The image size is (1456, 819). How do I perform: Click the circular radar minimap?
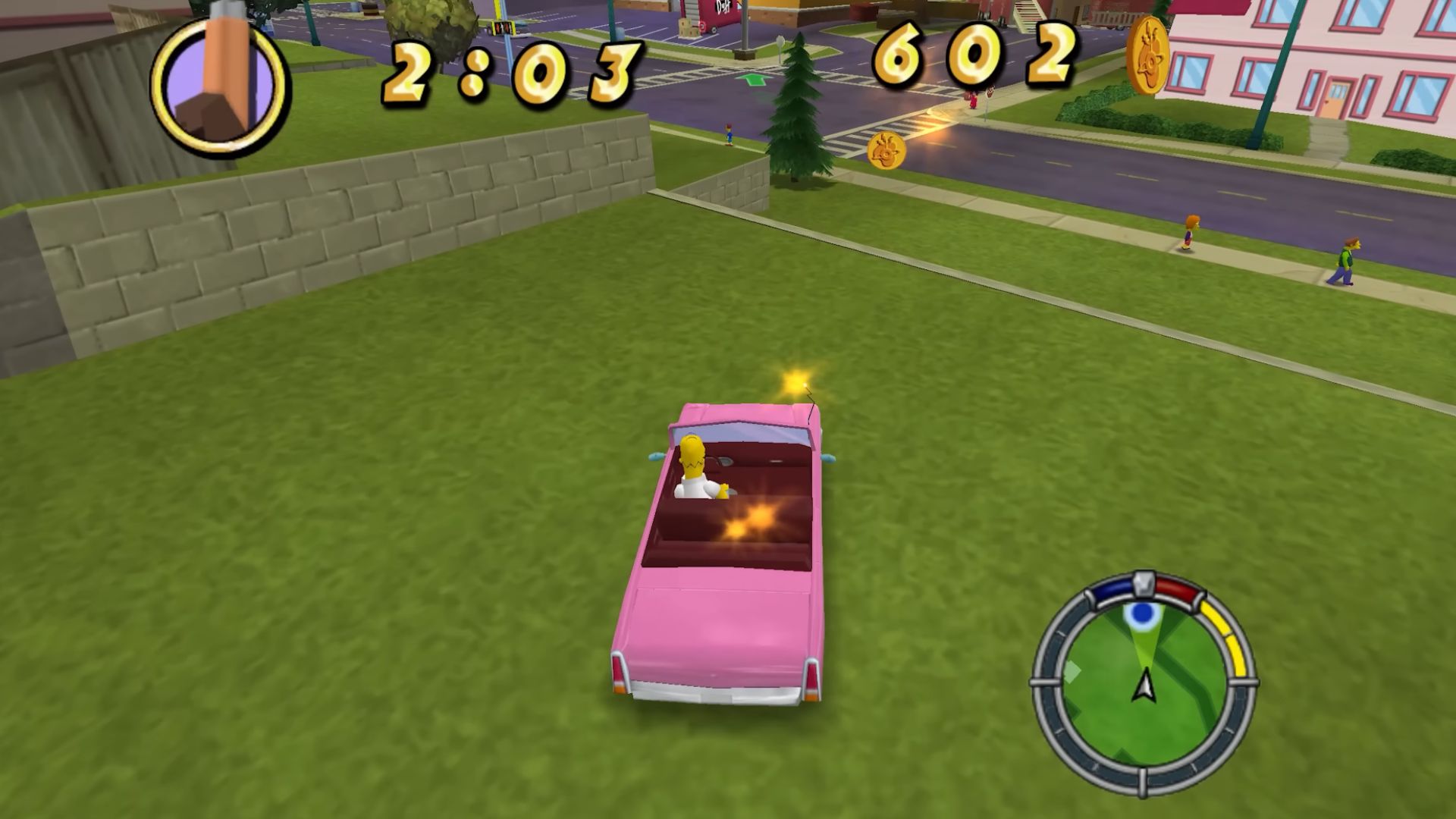[x=1144, y=682]
